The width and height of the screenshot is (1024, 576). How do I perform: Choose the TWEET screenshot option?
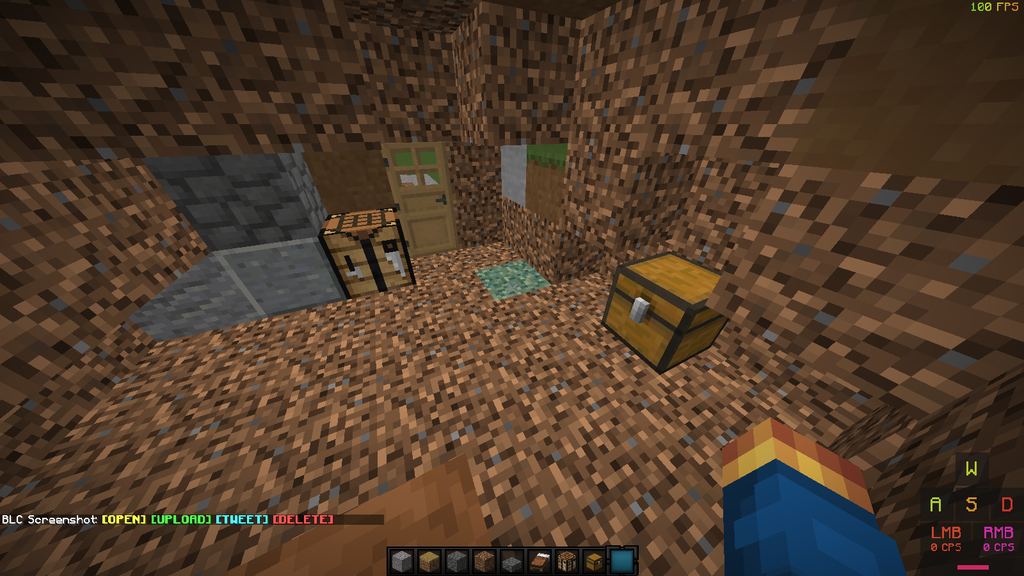pos(241,520)
